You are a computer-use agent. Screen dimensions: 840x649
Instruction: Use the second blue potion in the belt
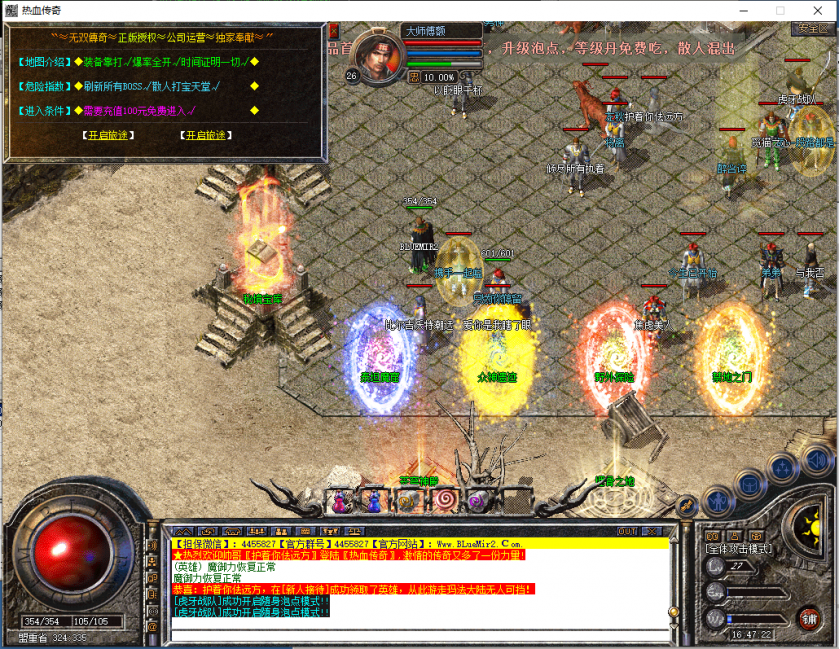coord(373,499)
